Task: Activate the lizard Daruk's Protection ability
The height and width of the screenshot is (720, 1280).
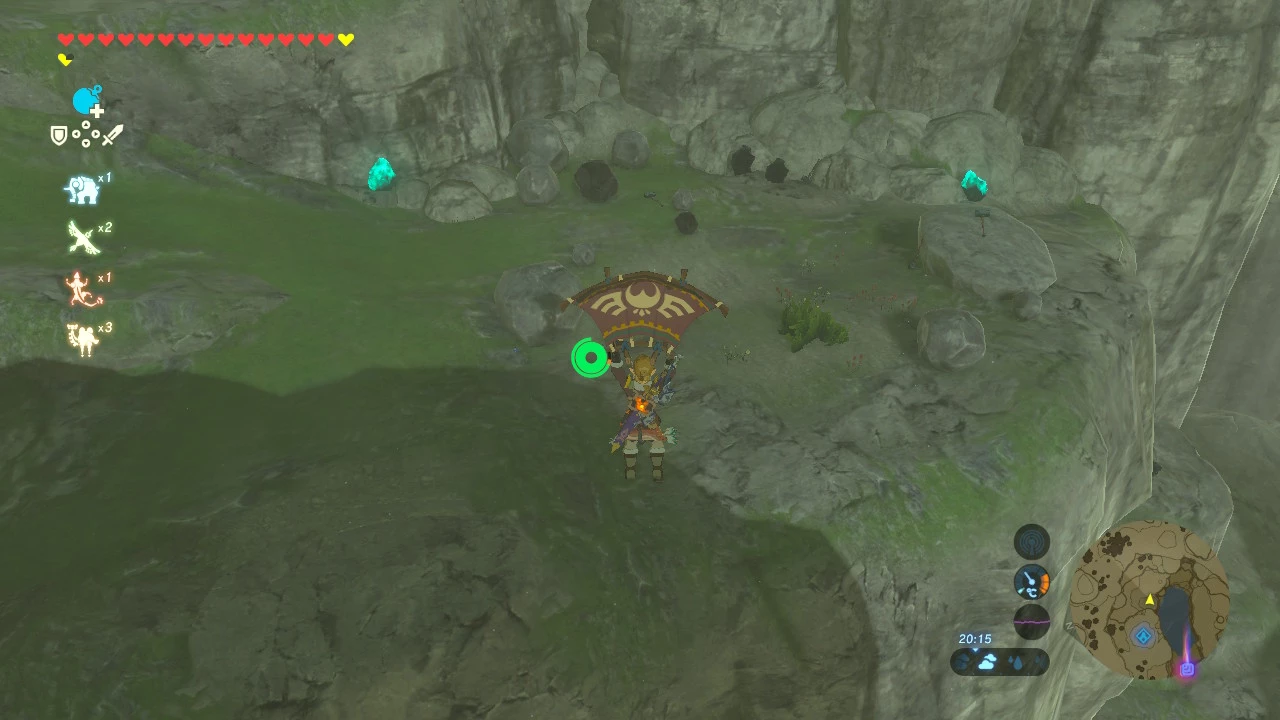Action: (81, 288)
